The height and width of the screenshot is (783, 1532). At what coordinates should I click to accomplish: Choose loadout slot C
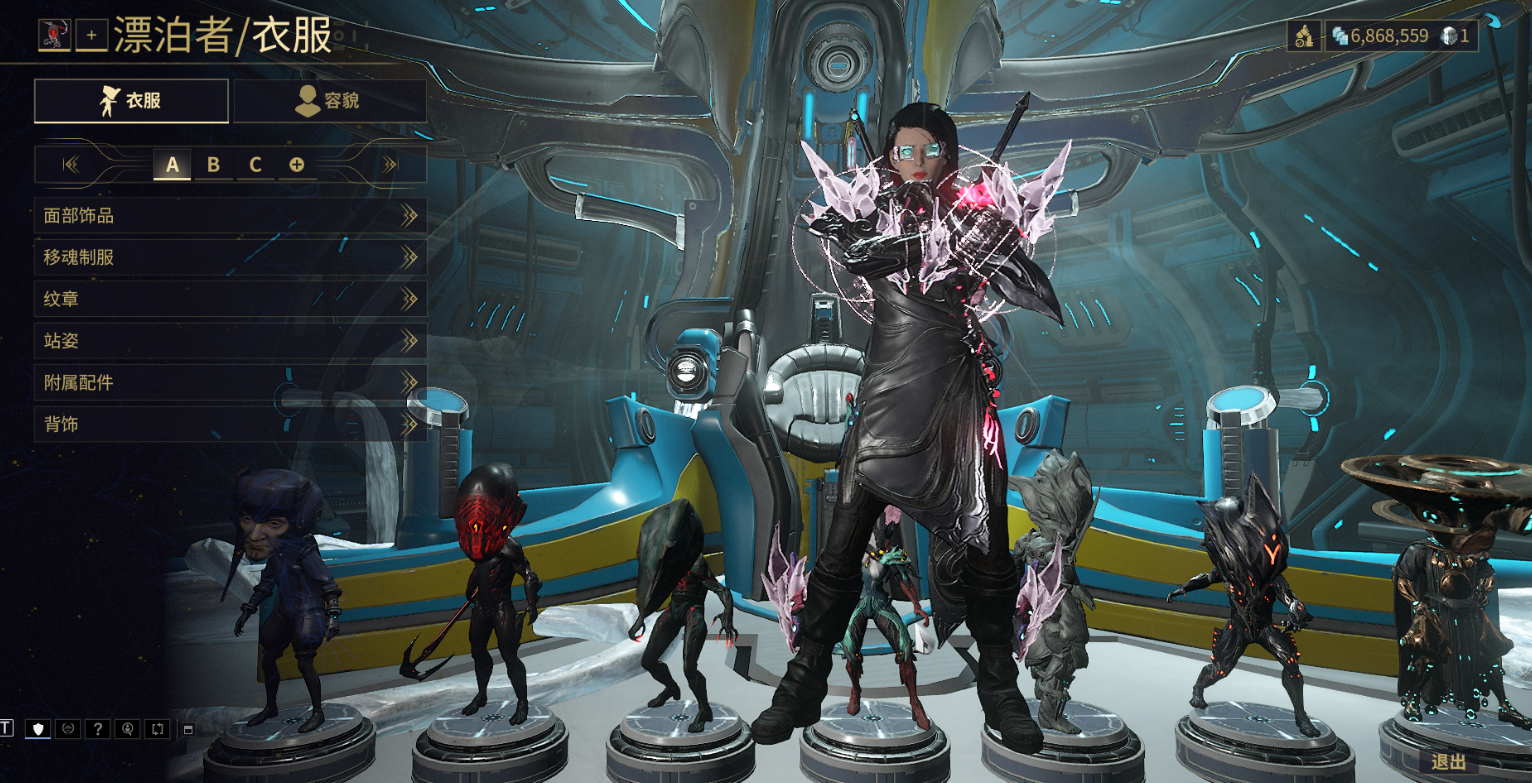click(x=255, y=165)
